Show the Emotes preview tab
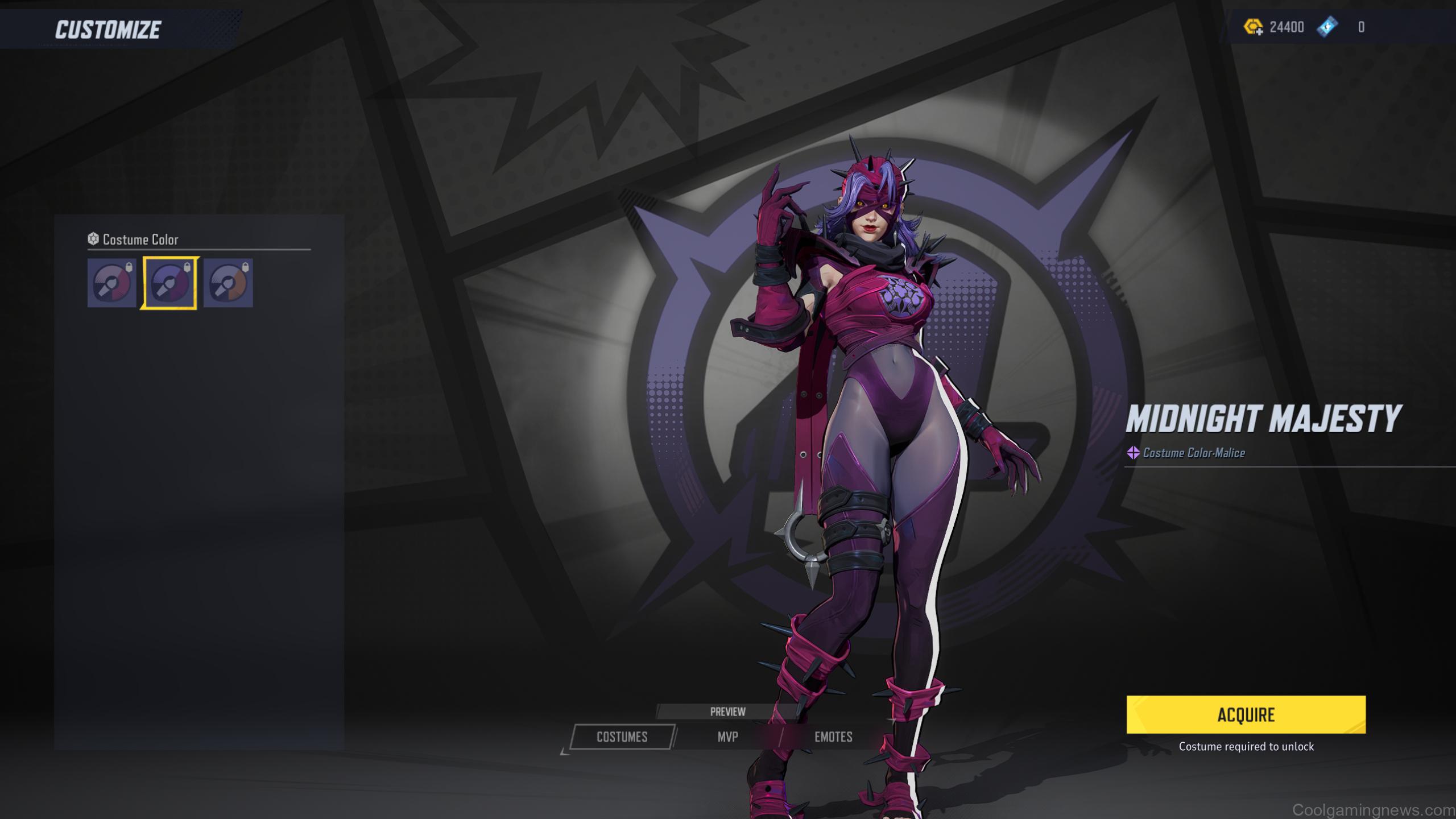This screenshot has height=819, width=1456. (x=833, y=737)
